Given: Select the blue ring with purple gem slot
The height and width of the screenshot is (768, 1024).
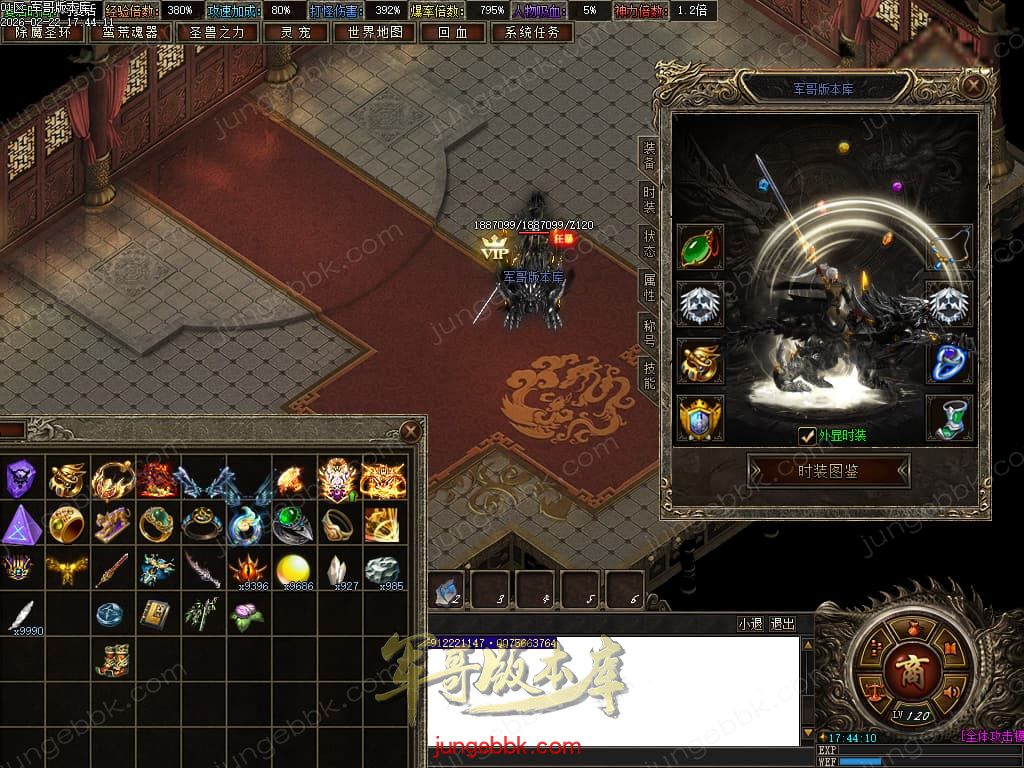Looking at the screenshot, I should [949, 362].
